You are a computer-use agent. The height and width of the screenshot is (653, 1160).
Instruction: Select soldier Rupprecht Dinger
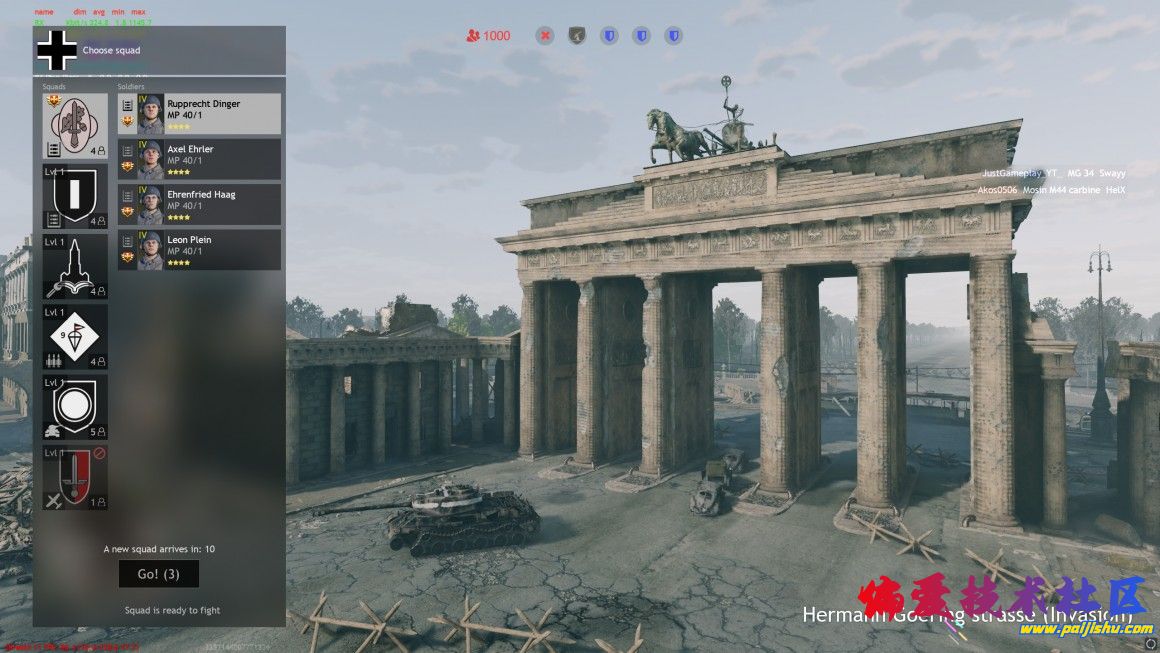click(199, 114)
